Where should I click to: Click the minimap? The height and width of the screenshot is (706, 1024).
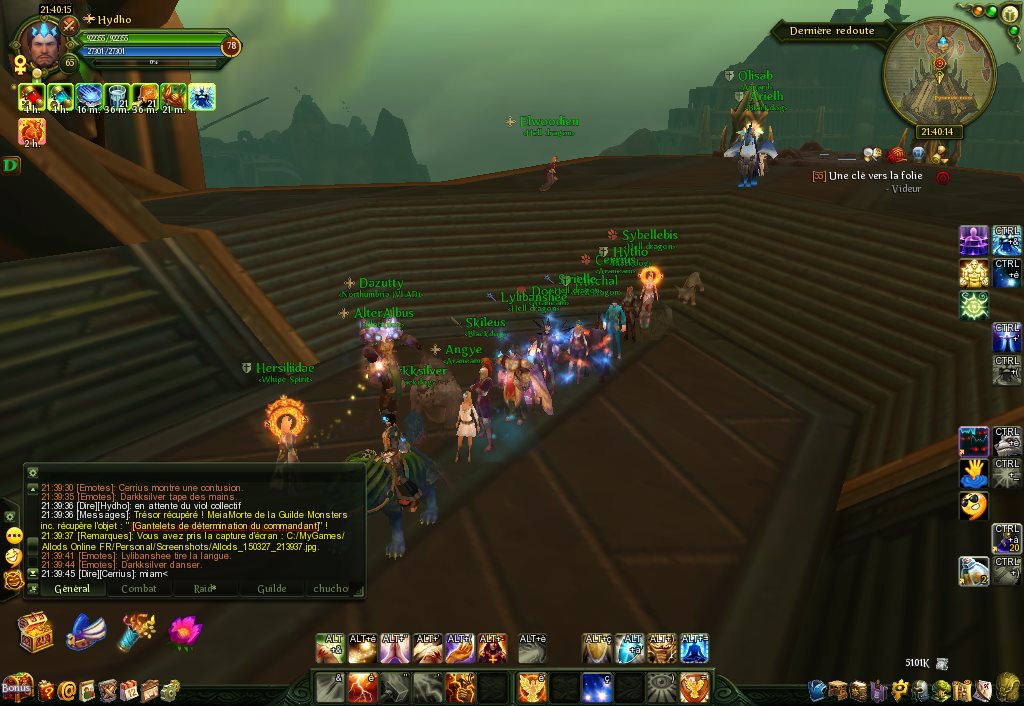click(939, 73)
